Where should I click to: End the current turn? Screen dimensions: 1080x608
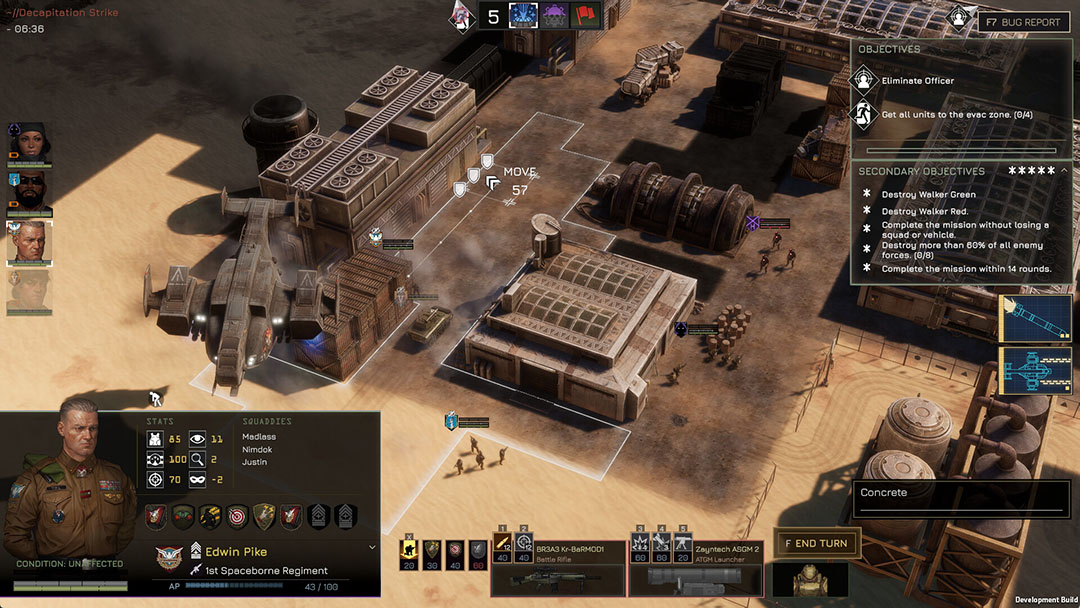pyautogui.click(x=816, y=543)
